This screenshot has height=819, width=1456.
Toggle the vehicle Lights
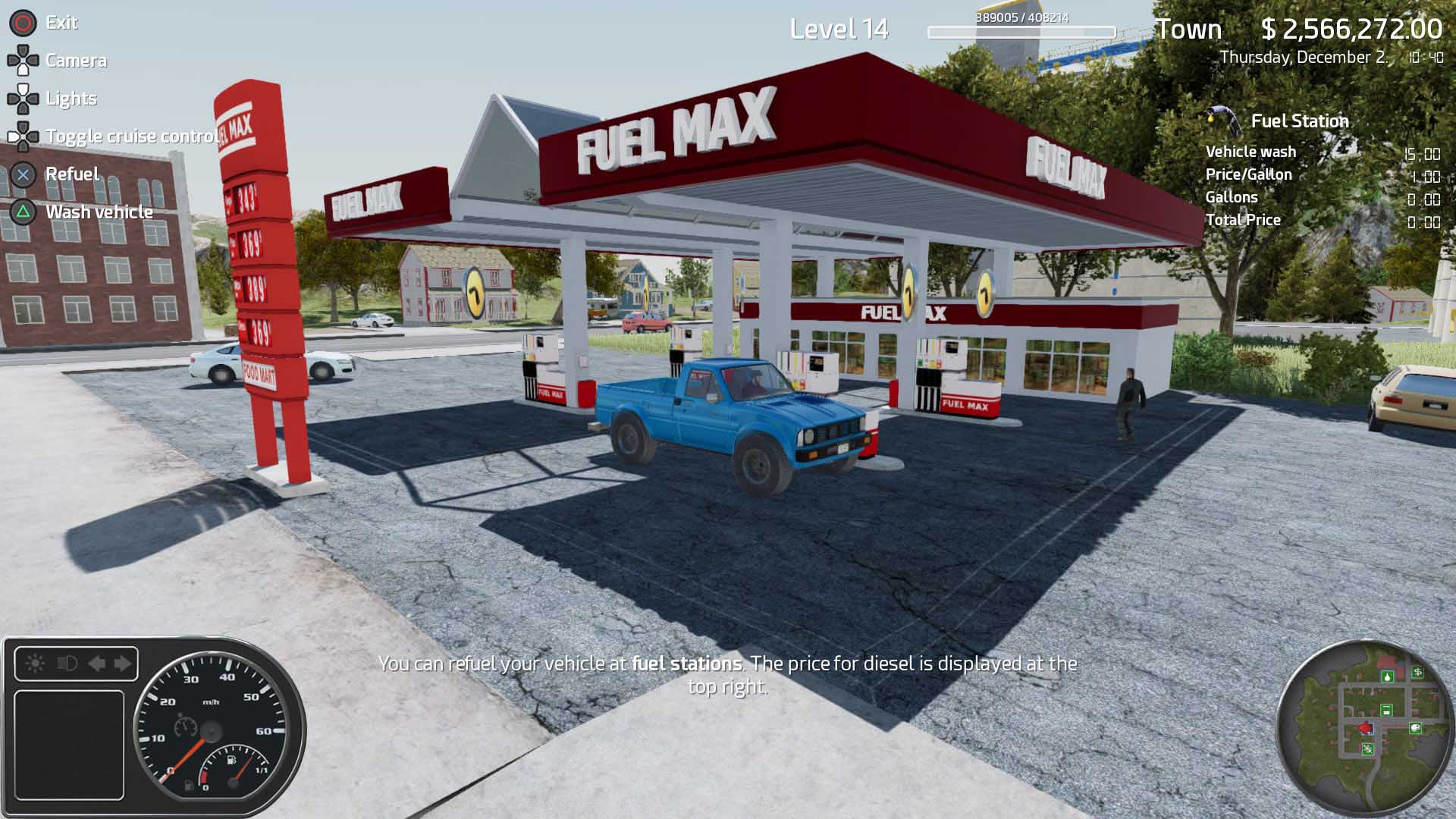coord(71,99)
